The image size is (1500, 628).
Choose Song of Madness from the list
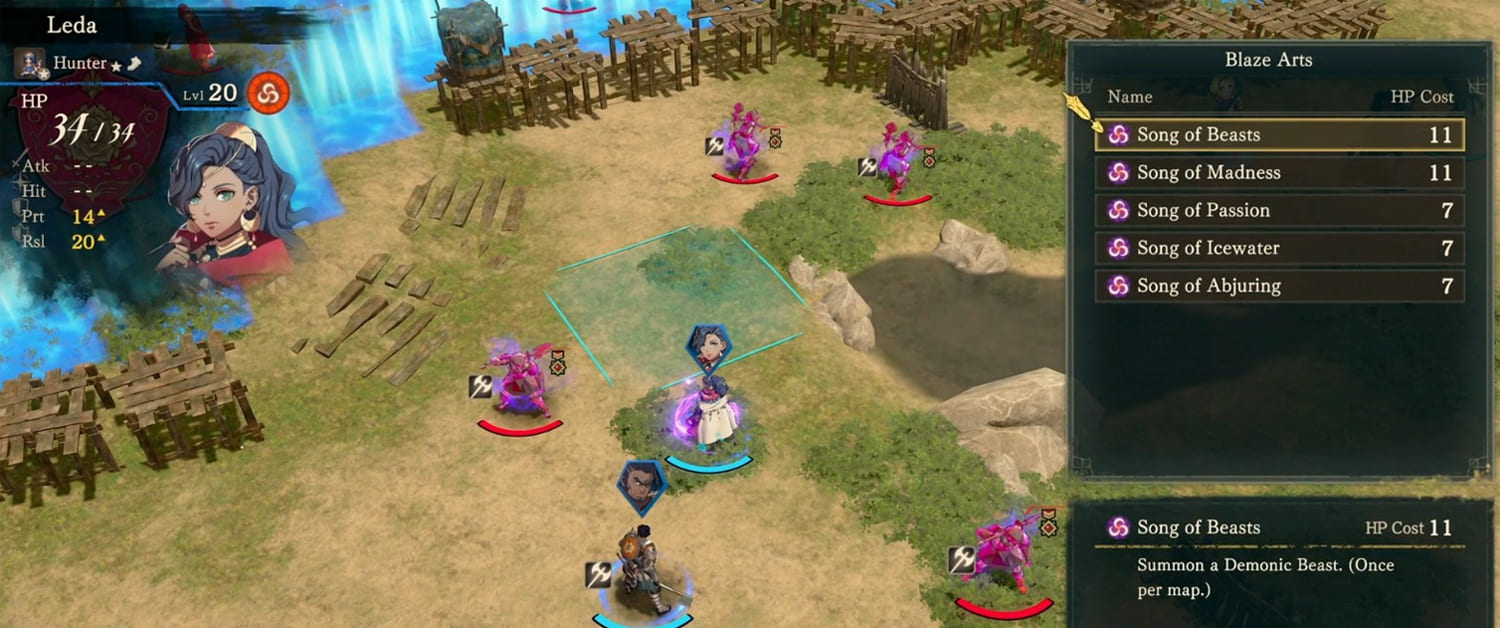tap(1280, 173)
